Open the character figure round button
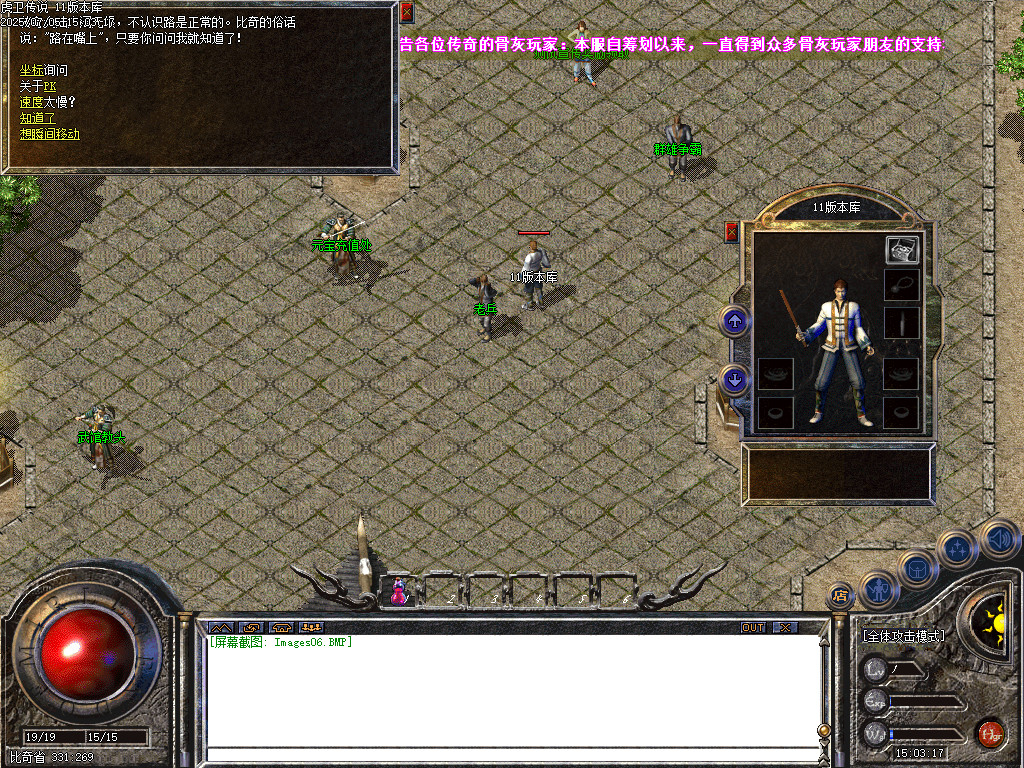 [879, 590]
